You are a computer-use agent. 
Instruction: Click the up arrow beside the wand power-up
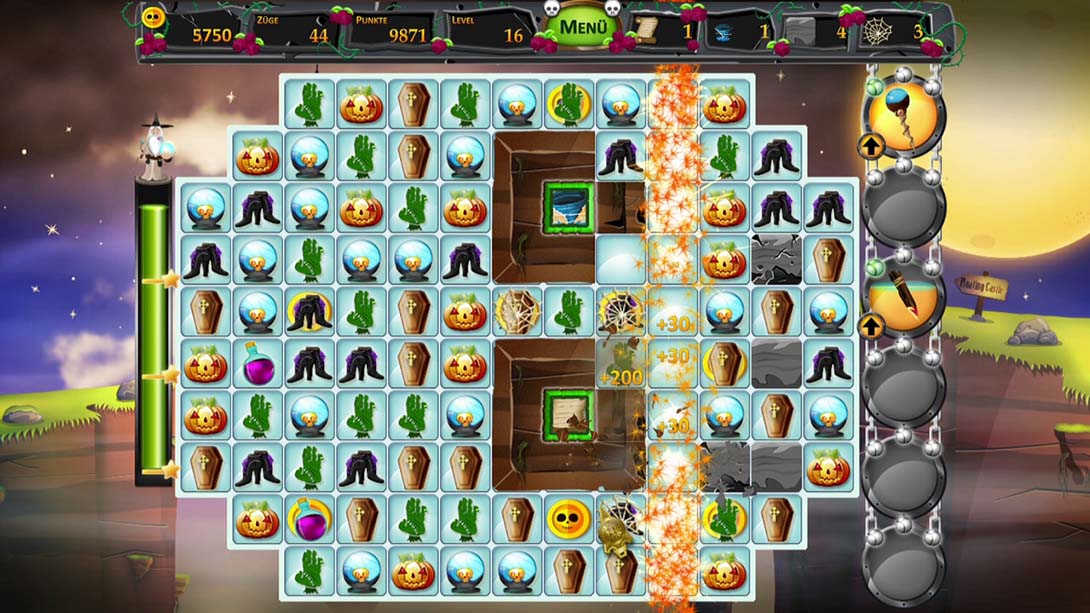870,147
